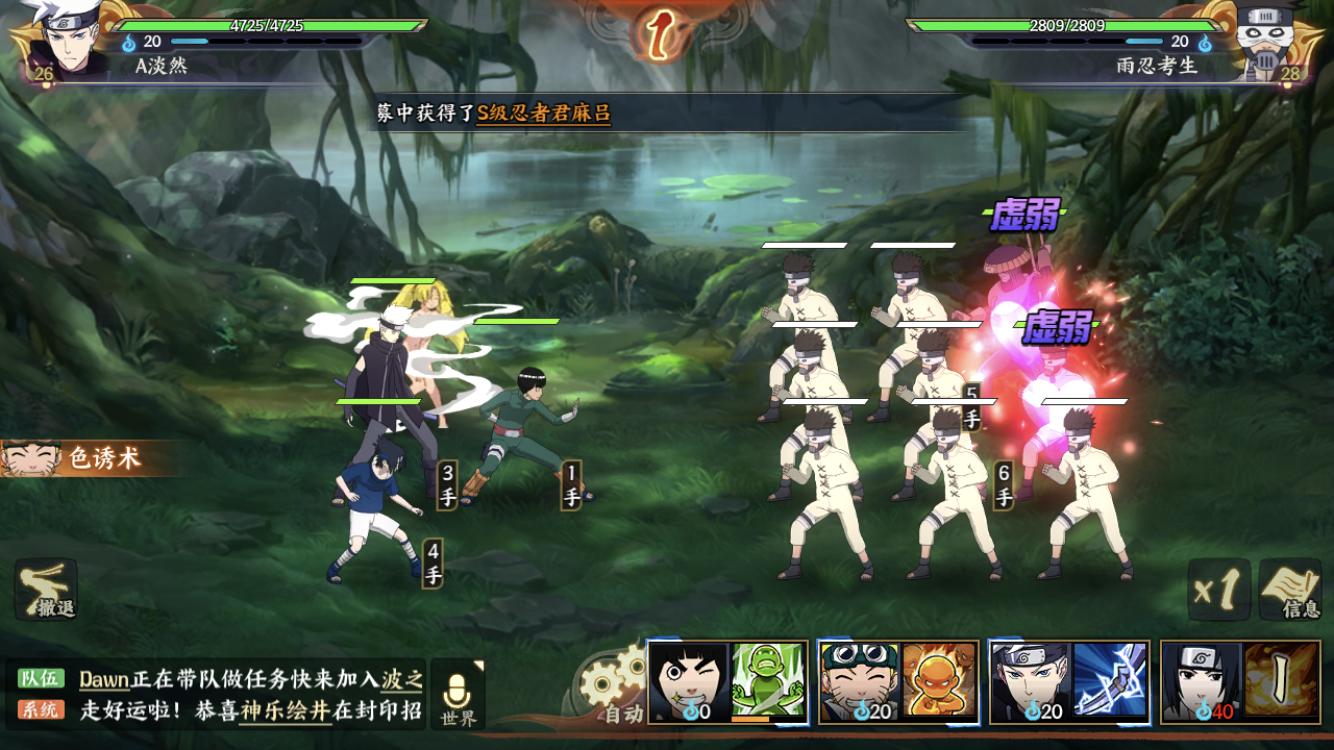
Task: Open the 信息 battle info scroll
Action: point(1291,590)
